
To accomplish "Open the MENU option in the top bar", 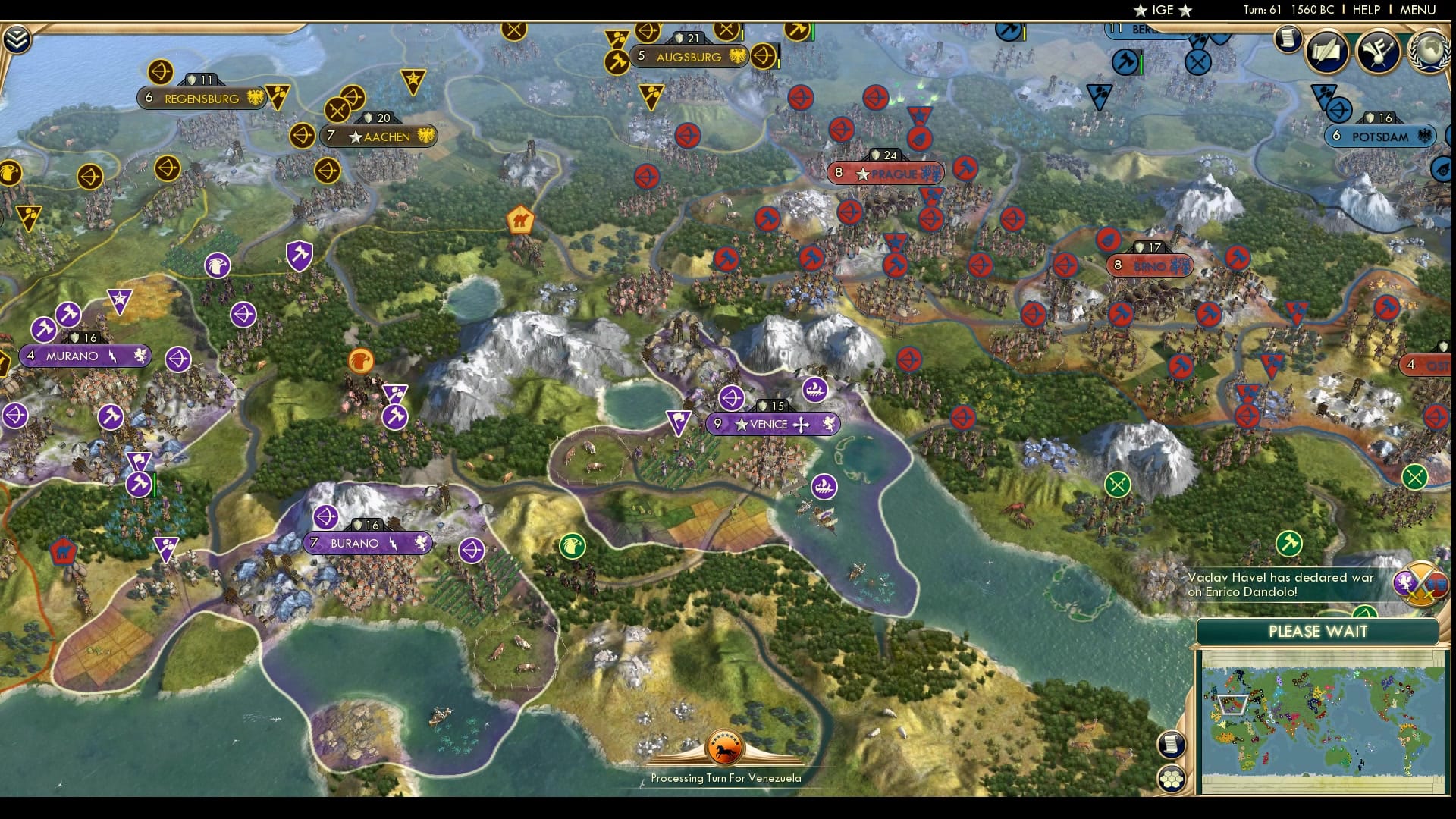I will point(1419,10).
